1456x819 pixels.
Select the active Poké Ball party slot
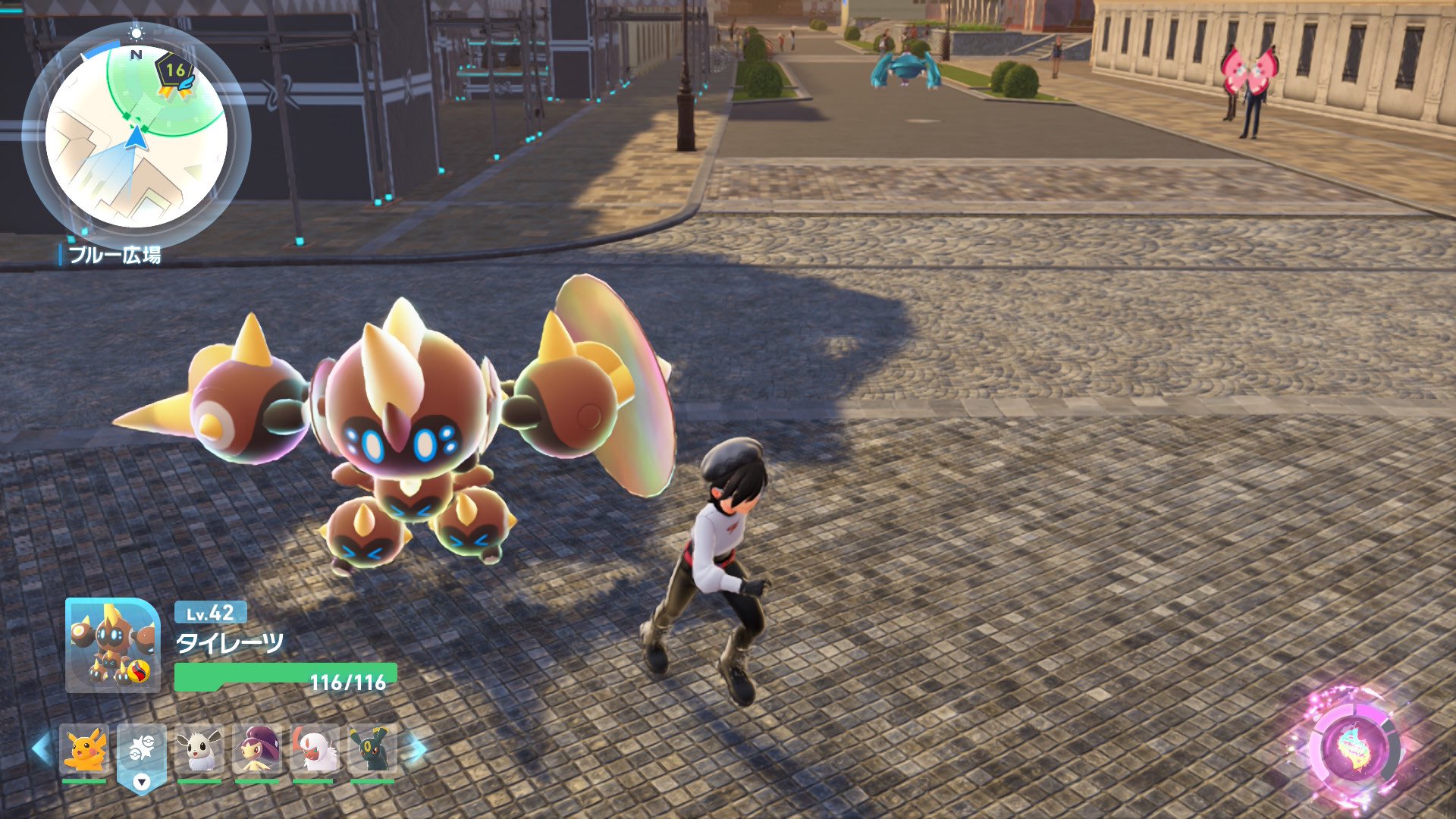coord(142,751)
